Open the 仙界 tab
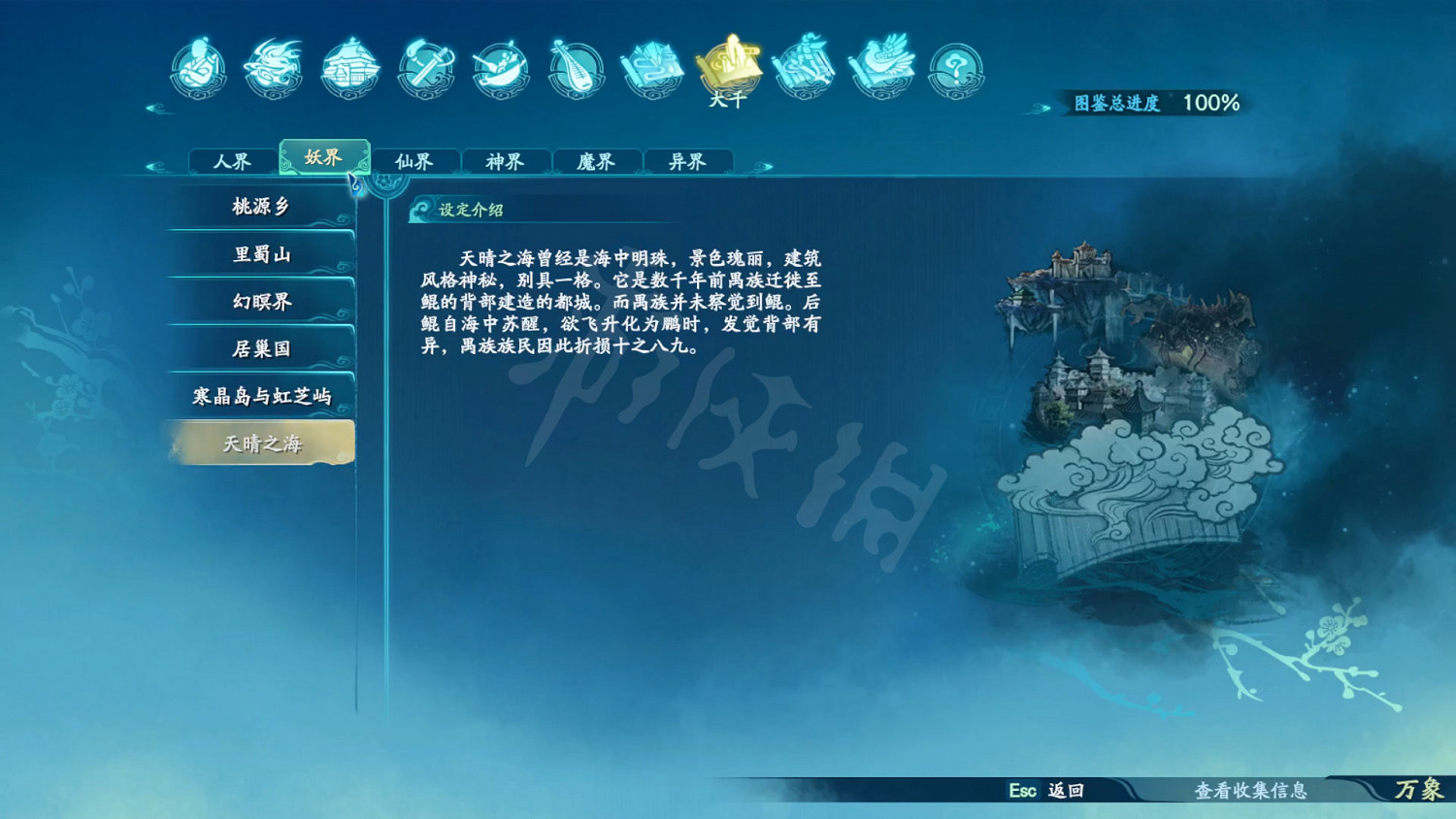Screen dimensions: 1456x819 415,161
